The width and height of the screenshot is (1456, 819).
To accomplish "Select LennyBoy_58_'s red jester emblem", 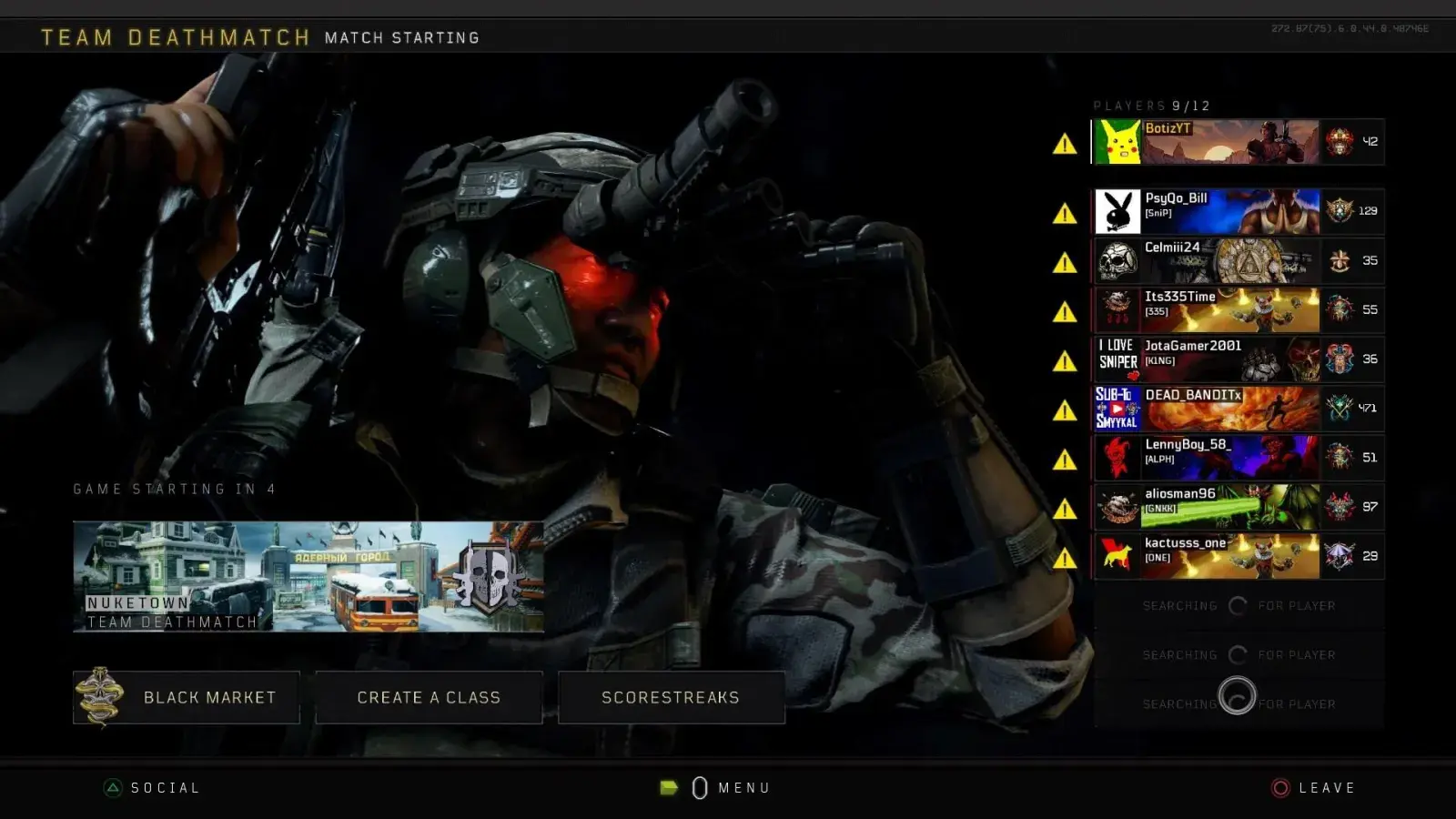I will coord(1117,458).
